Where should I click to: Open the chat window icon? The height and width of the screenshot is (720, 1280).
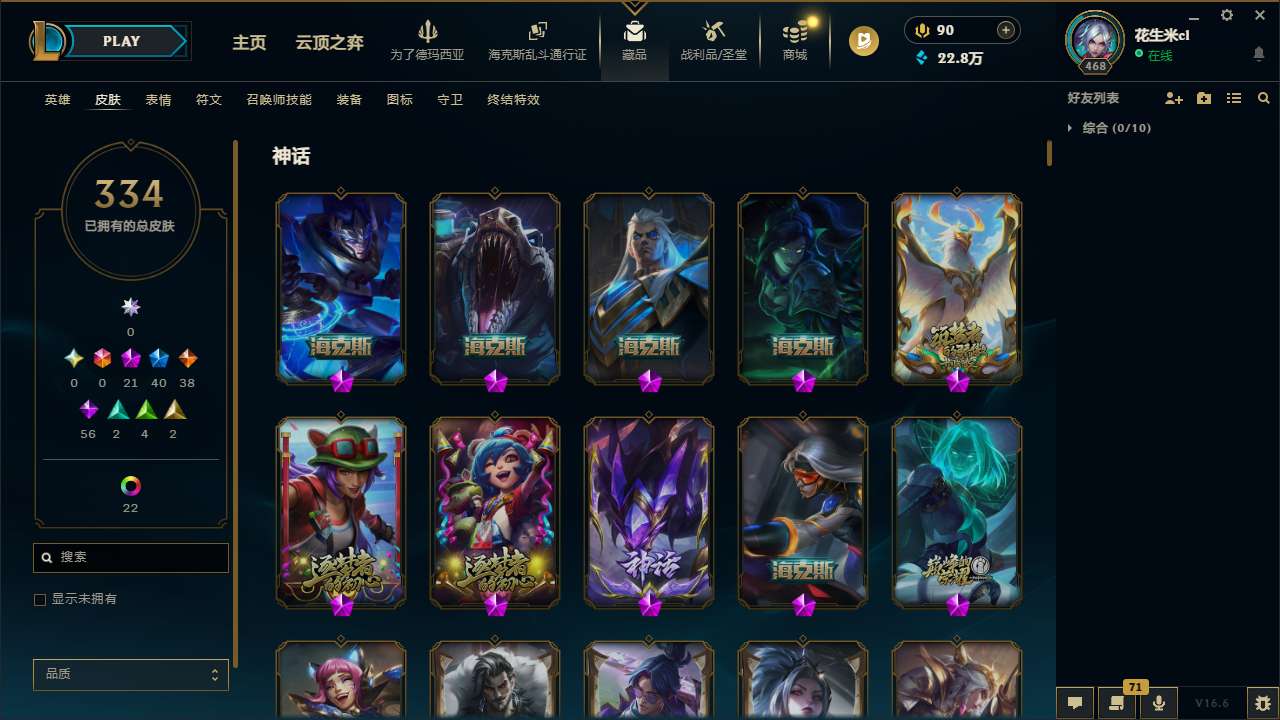click(1075, 703)
